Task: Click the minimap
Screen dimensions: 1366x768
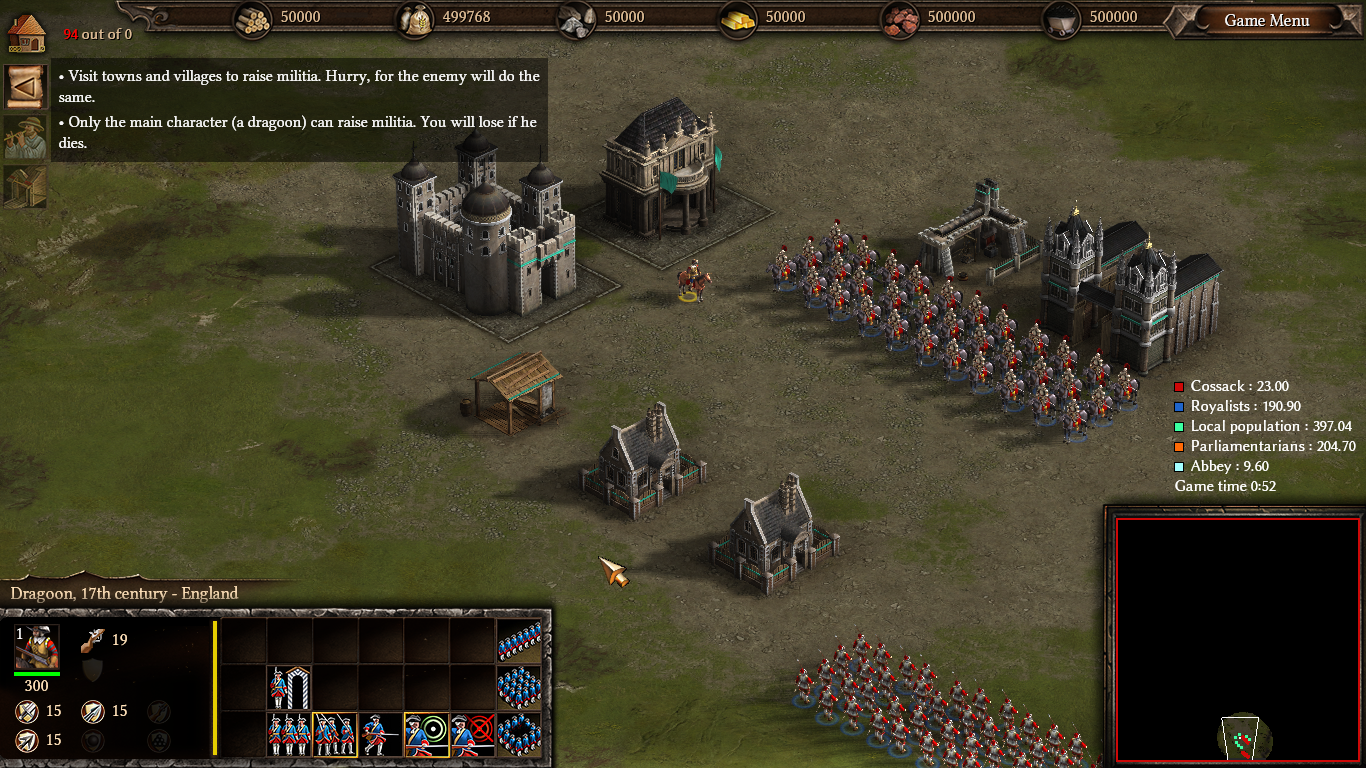Action: tap(1238, 640)
